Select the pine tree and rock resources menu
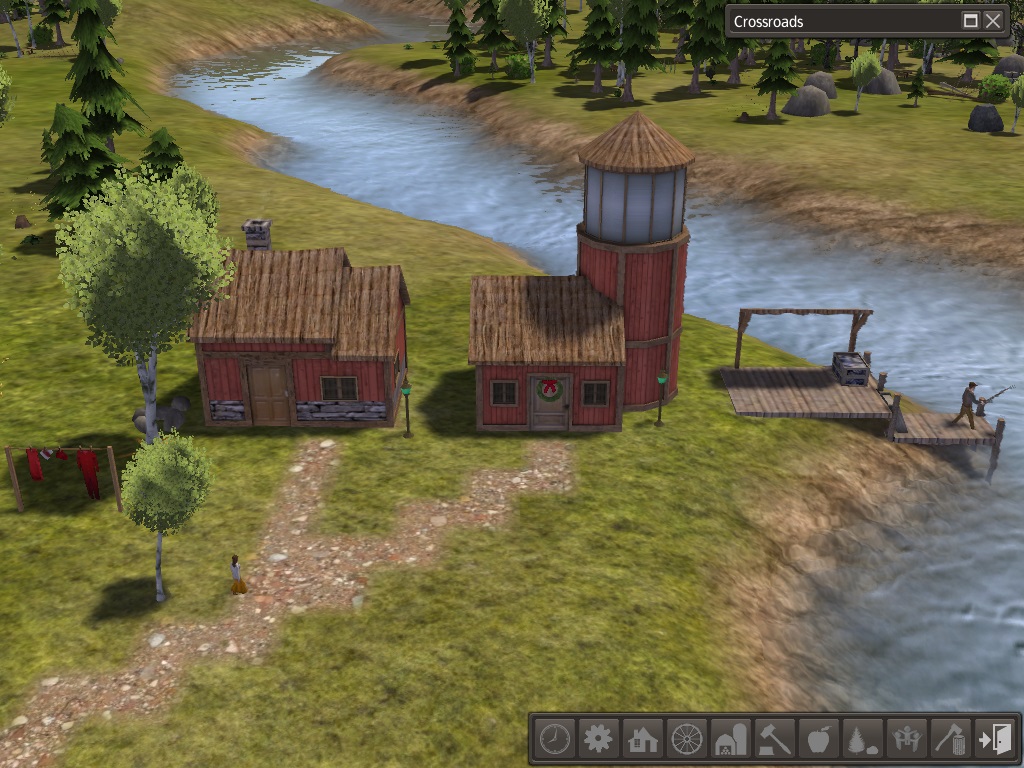1024x768 pixels. click(x=862, y=740)
